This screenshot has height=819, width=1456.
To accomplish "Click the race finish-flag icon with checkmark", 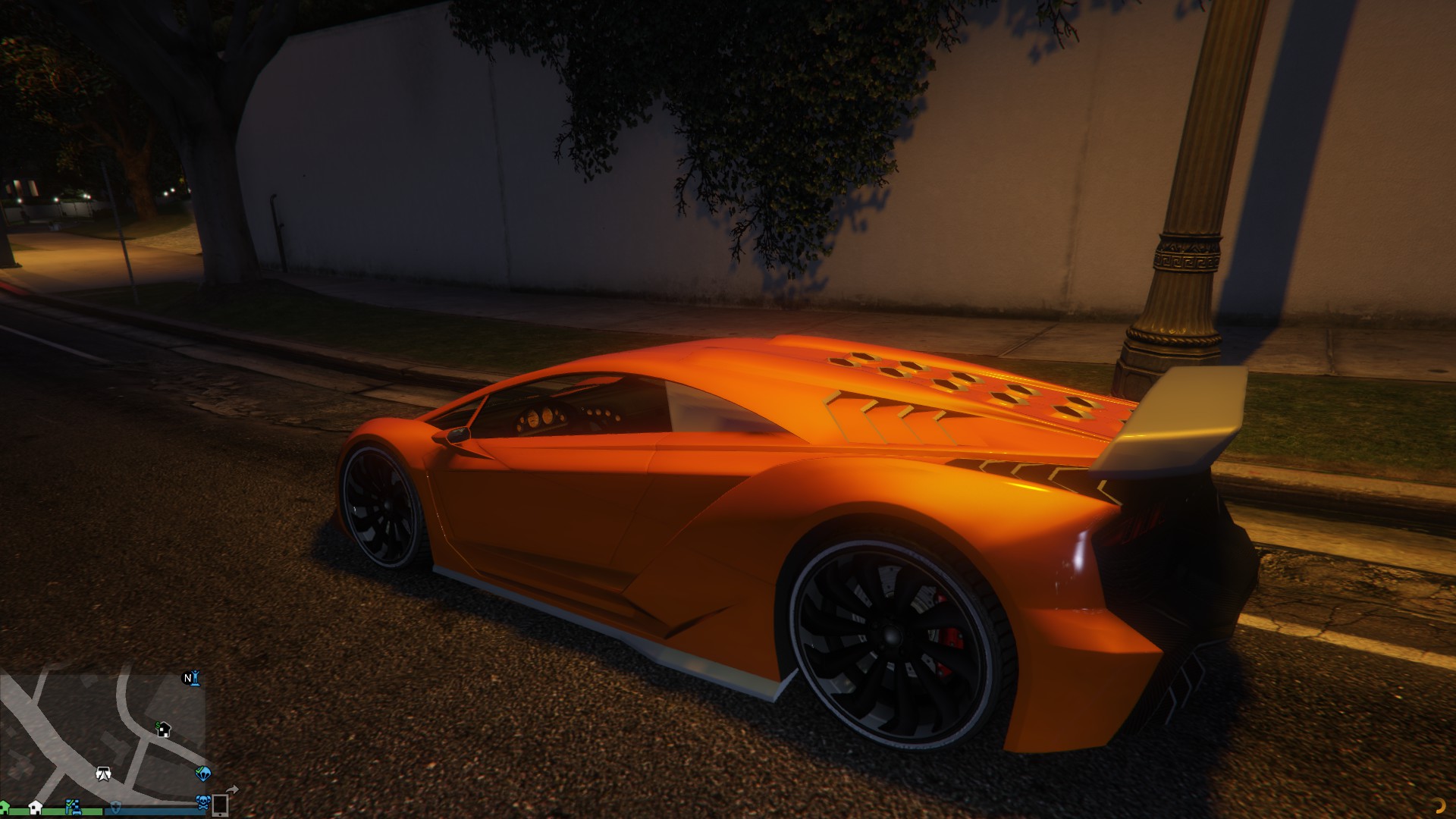I will tap(73, 807).
